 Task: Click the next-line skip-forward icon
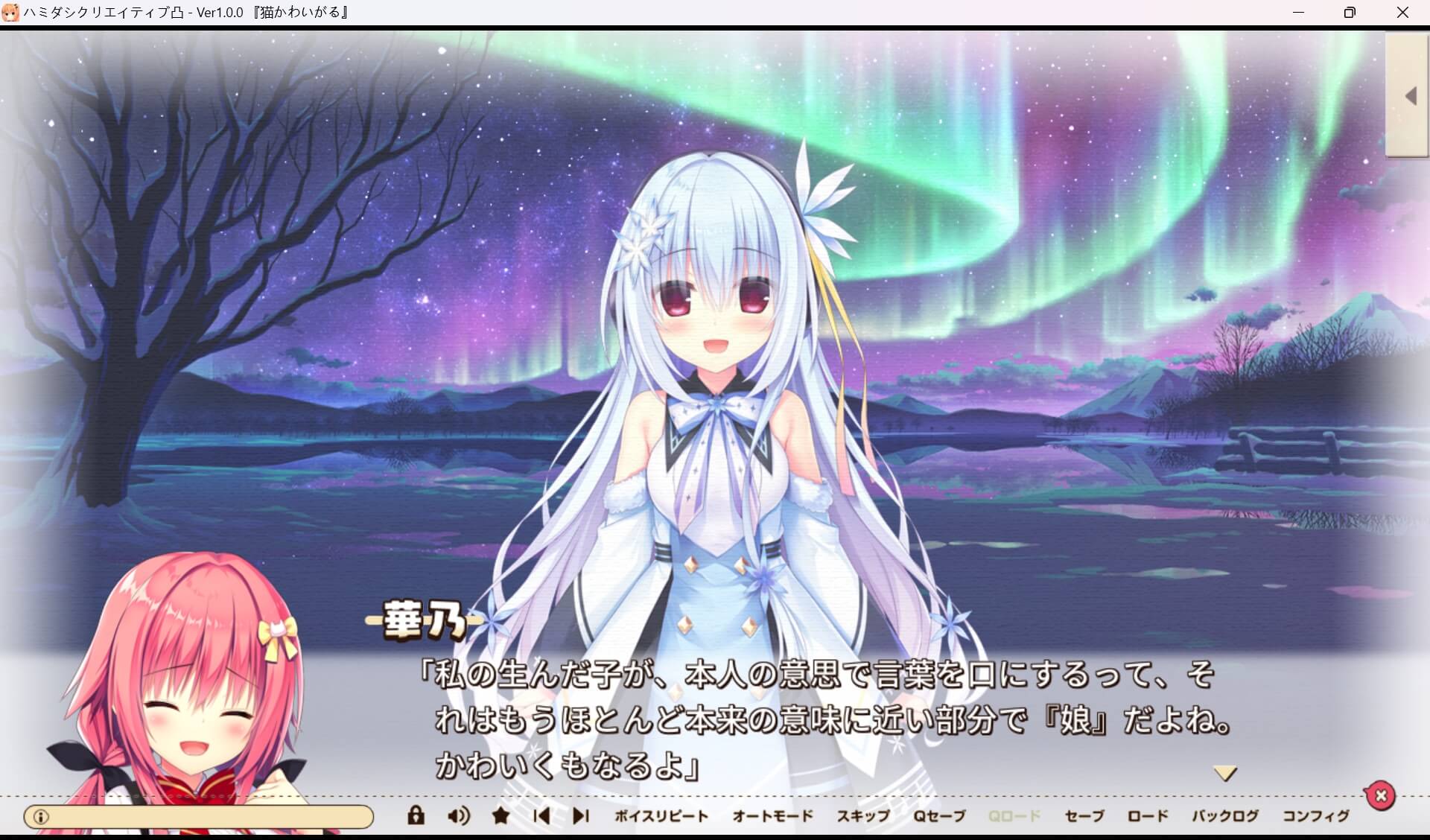pyautogui.click(x=580, y=815)
